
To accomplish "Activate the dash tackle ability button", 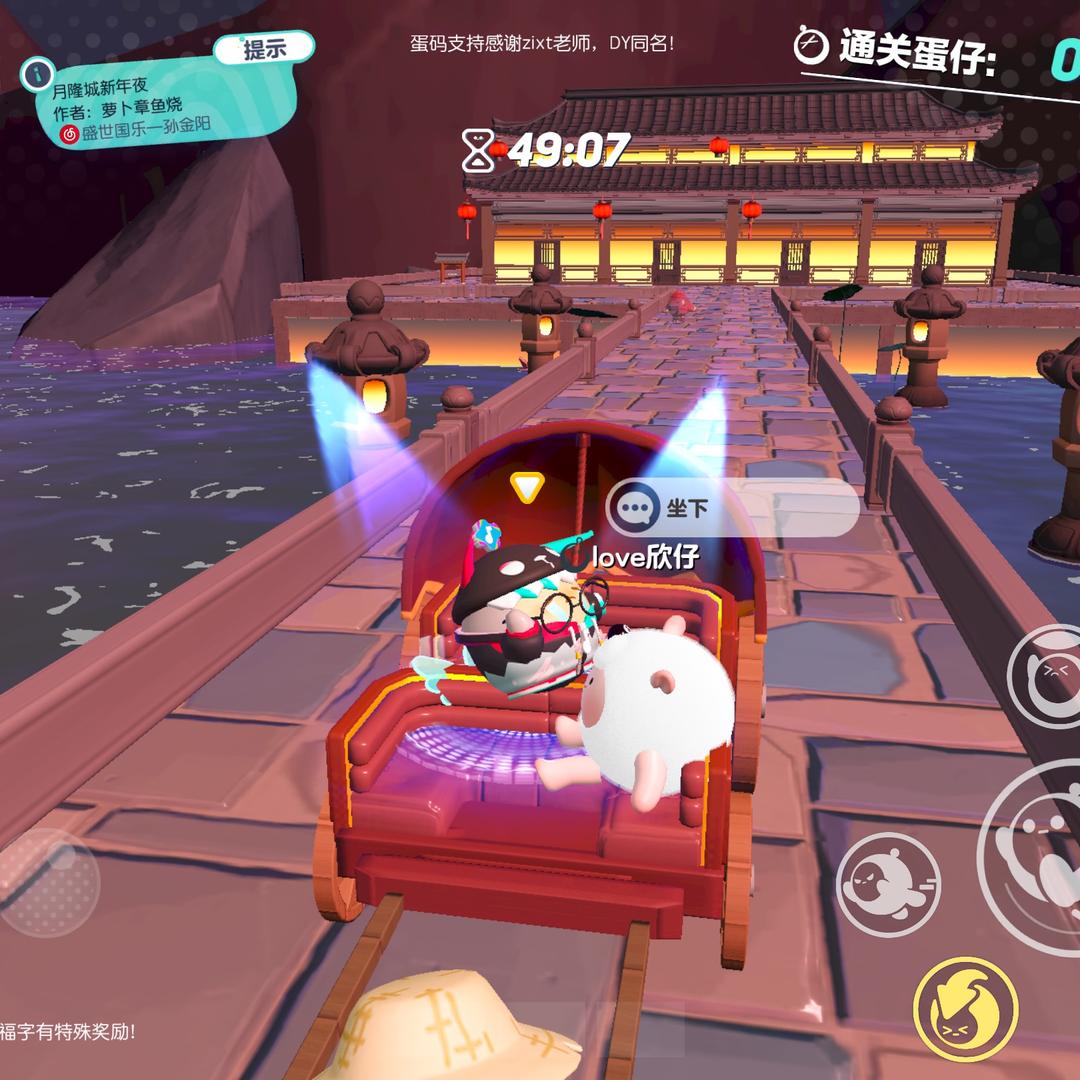I will [887, 883].
